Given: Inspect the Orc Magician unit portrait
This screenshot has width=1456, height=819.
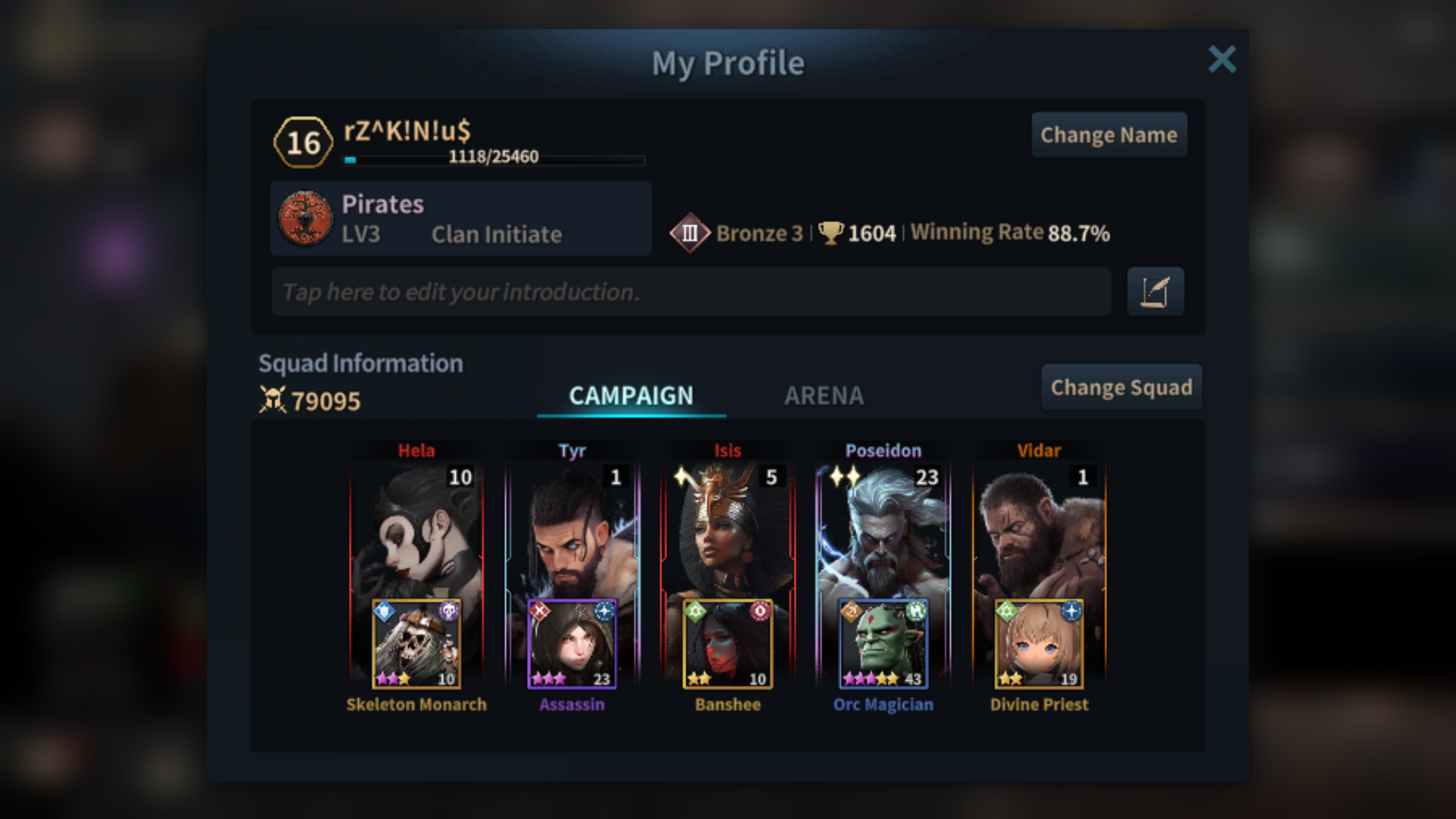Looking at the screenshot, I should 883,644.
